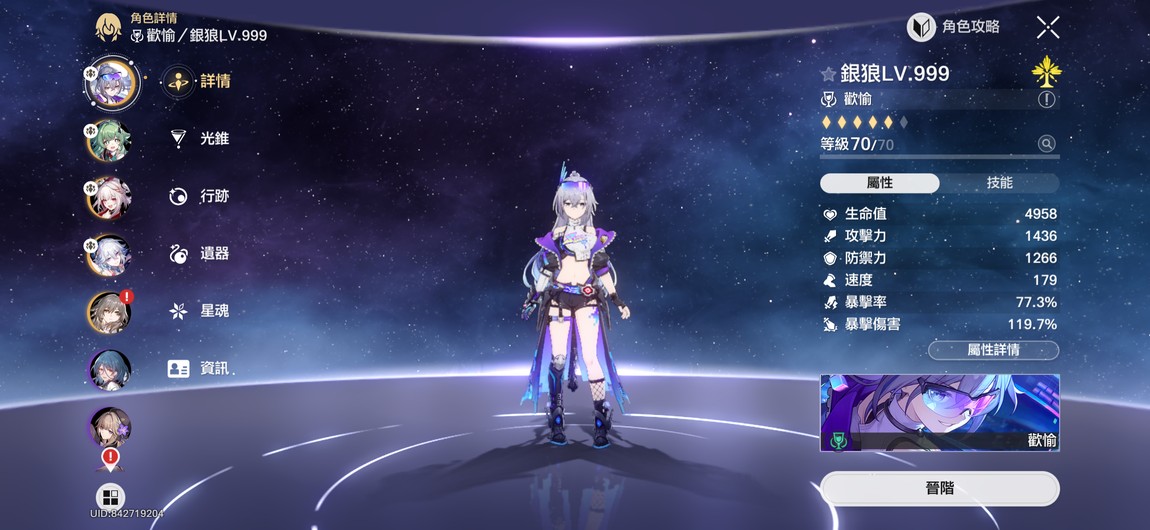Open the character grid view icon
Viewport: 1150px width, 530px height.
click(x=110, y=497)
